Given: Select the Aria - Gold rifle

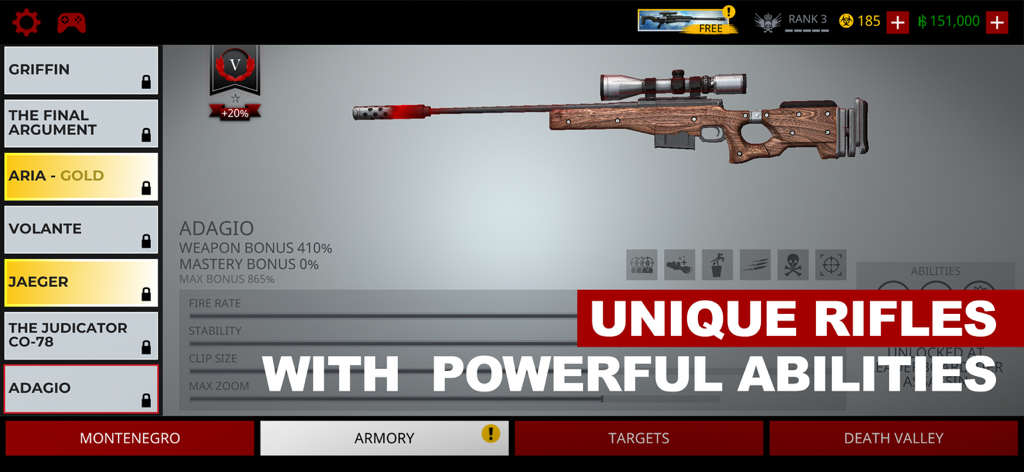Looking at the screenshot, I should (x=81, y=176).
